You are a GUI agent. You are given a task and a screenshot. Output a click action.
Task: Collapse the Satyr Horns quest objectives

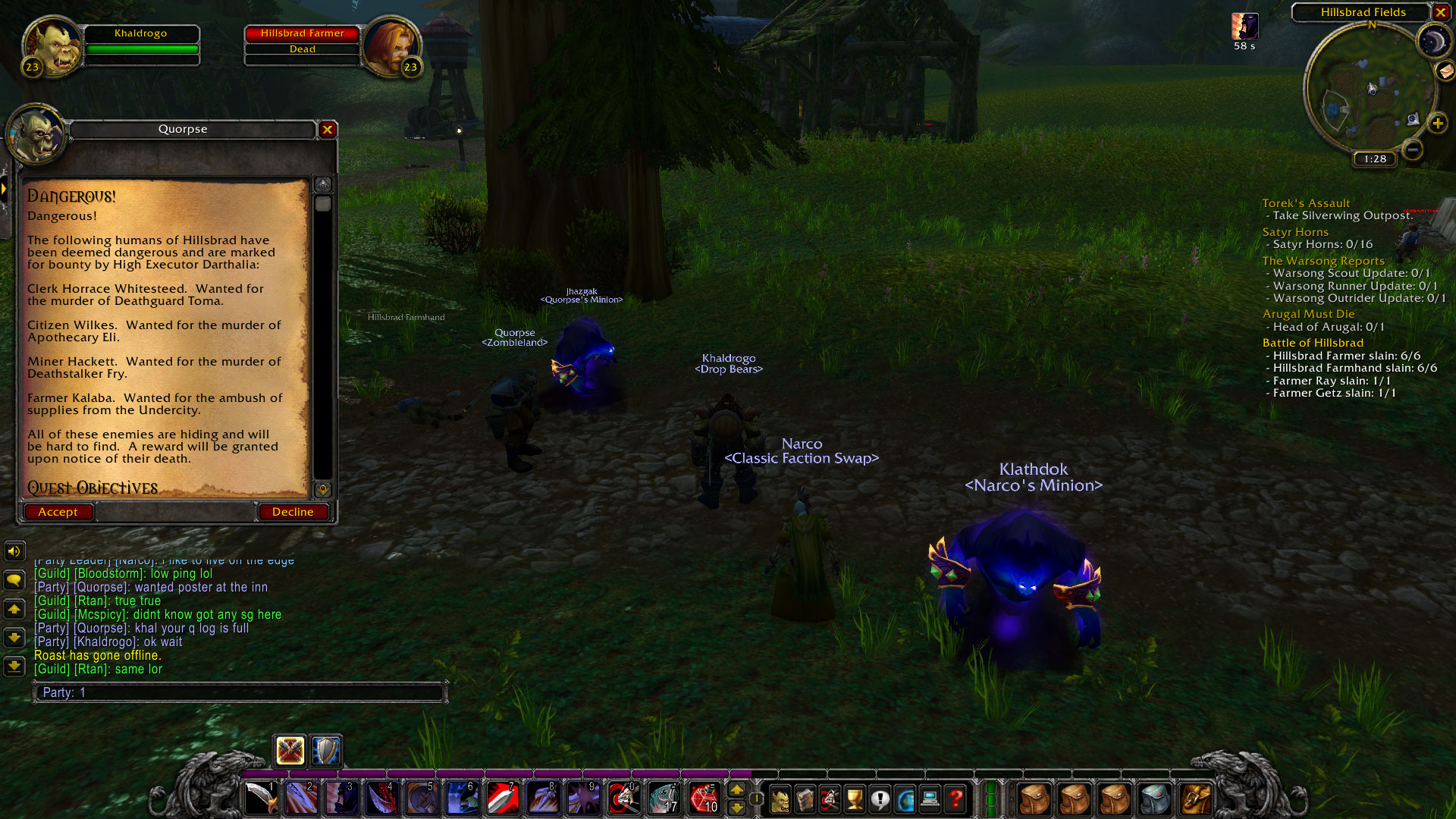pyautogui.click(x=1294, y=232)
